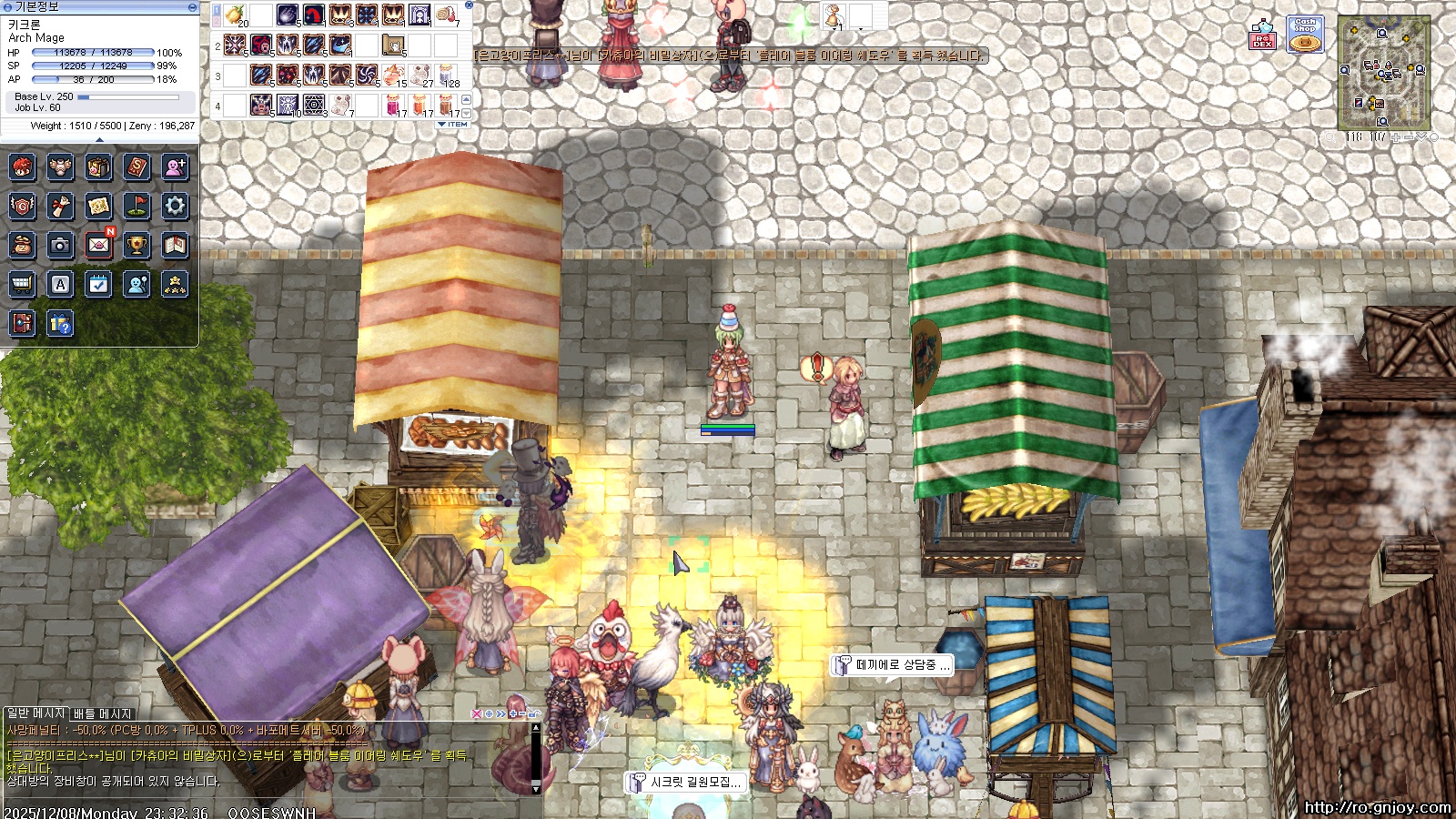Open the world map parchment icon
1456x819 pixels.
tap(98, 206)
